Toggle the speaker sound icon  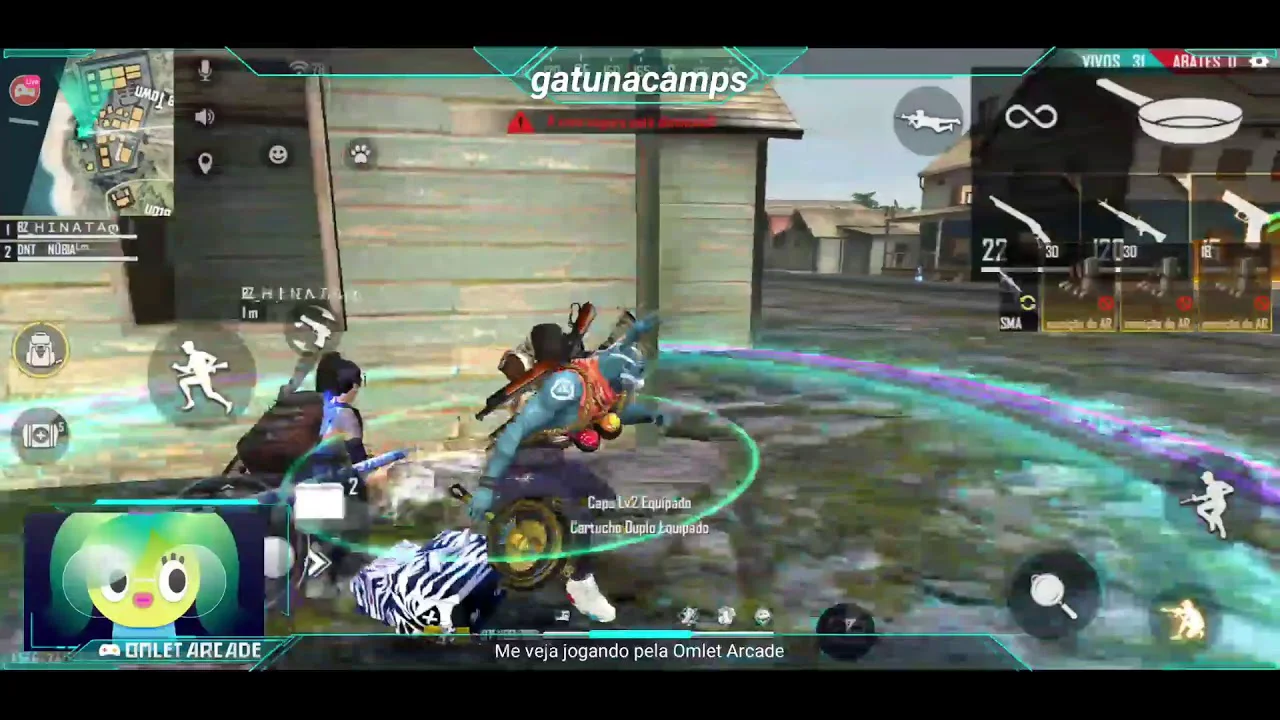205,117
